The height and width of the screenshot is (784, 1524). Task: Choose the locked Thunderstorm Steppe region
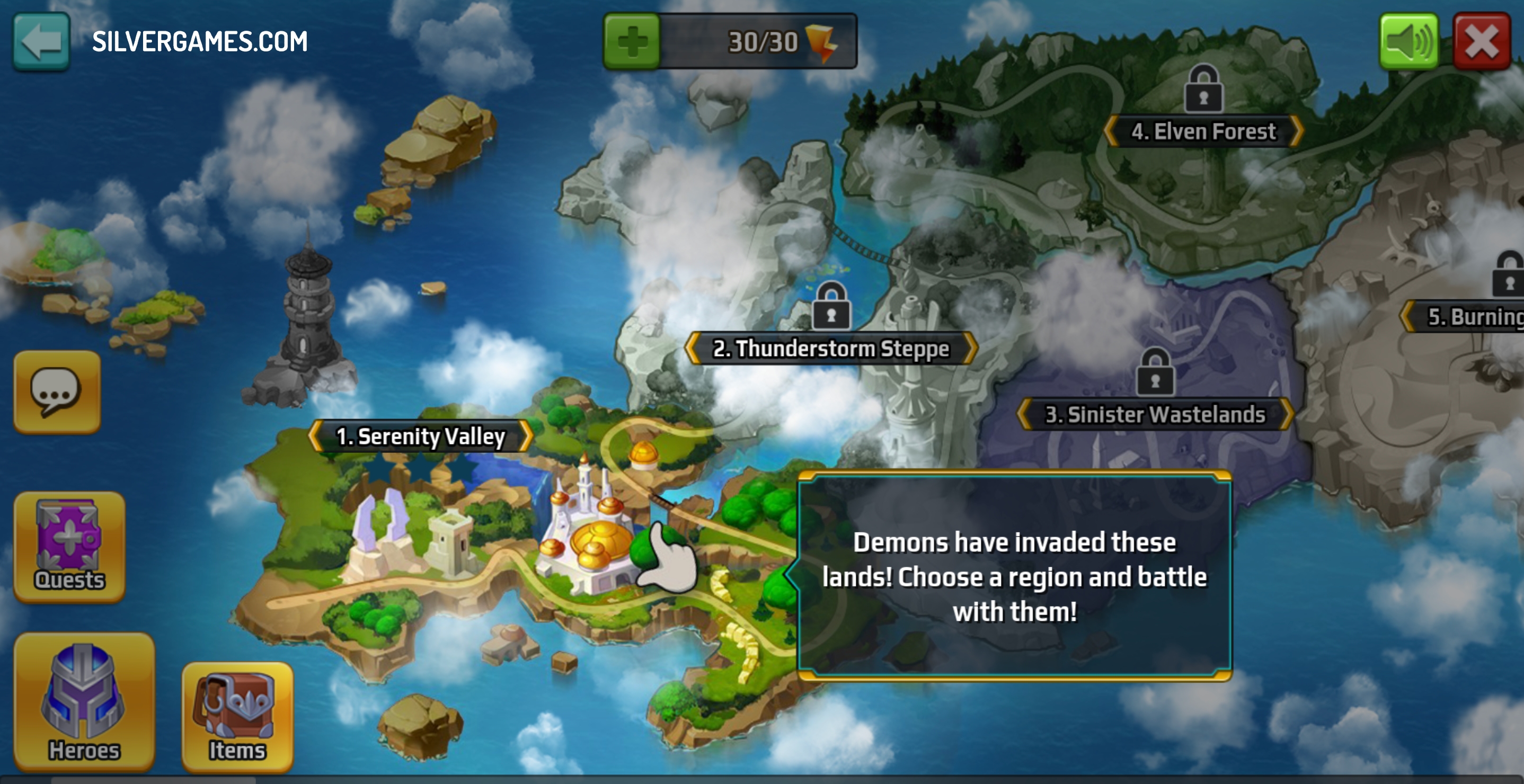(x=831, y=348)
